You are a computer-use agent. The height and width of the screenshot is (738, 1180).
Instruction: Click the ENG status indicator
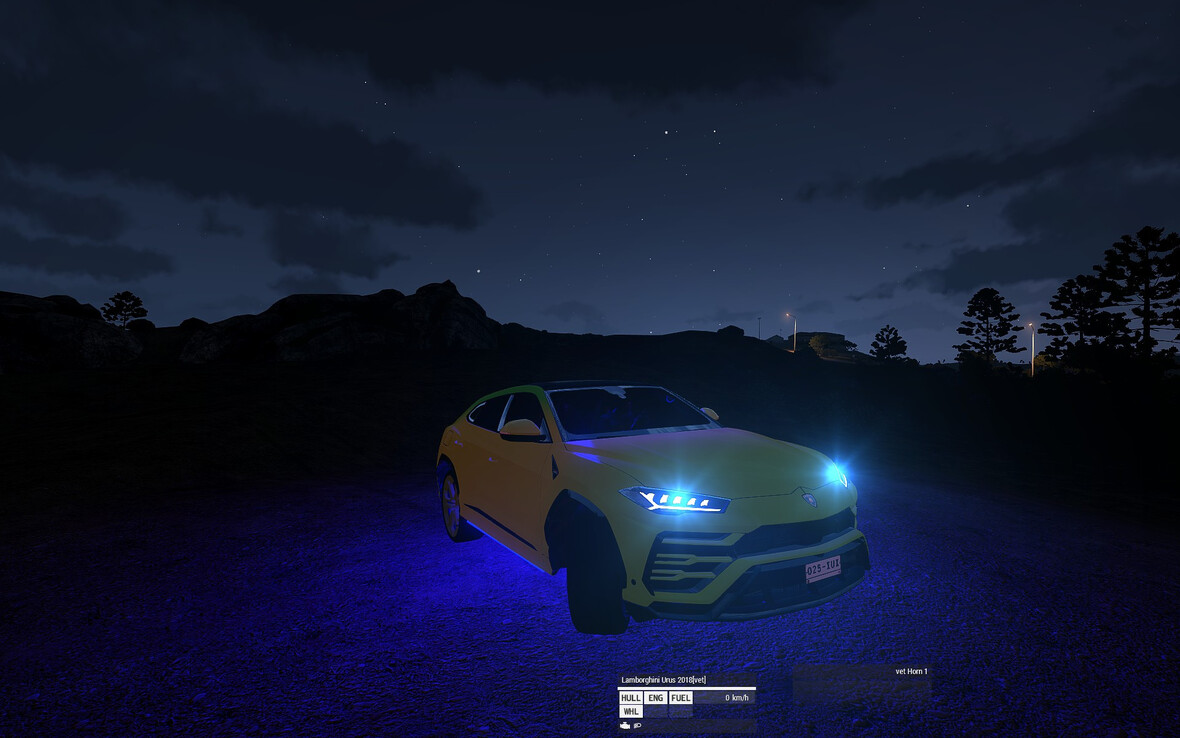(x=655, y=698)
